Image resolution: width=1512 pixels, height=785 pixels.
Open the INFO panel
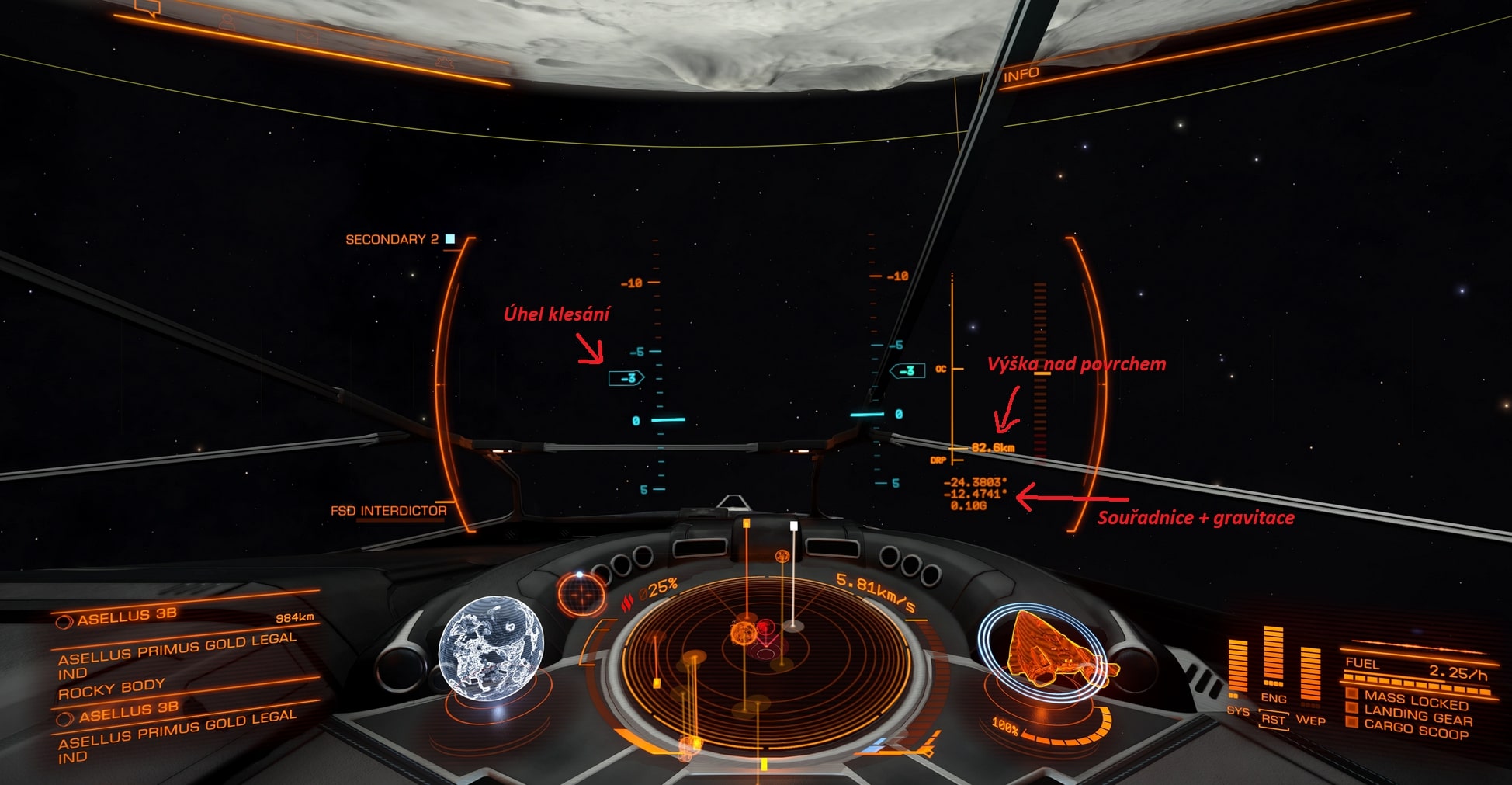pos(1021,75)
